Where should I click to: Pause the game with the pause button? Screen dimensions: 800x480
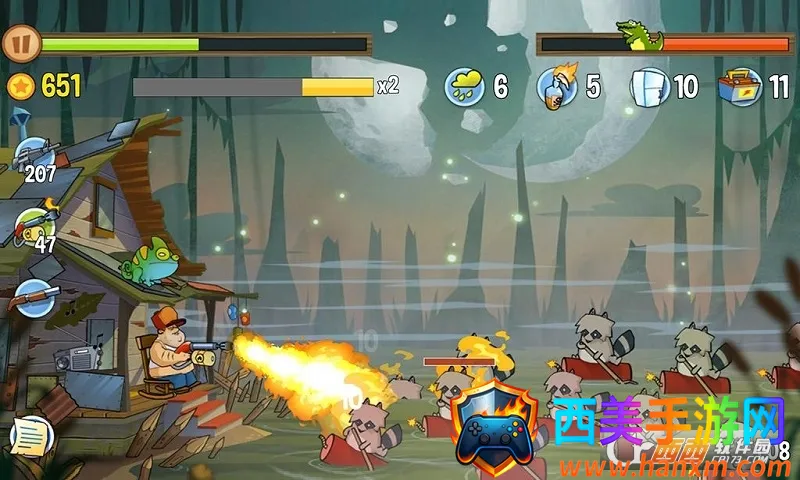pos(18,44)
